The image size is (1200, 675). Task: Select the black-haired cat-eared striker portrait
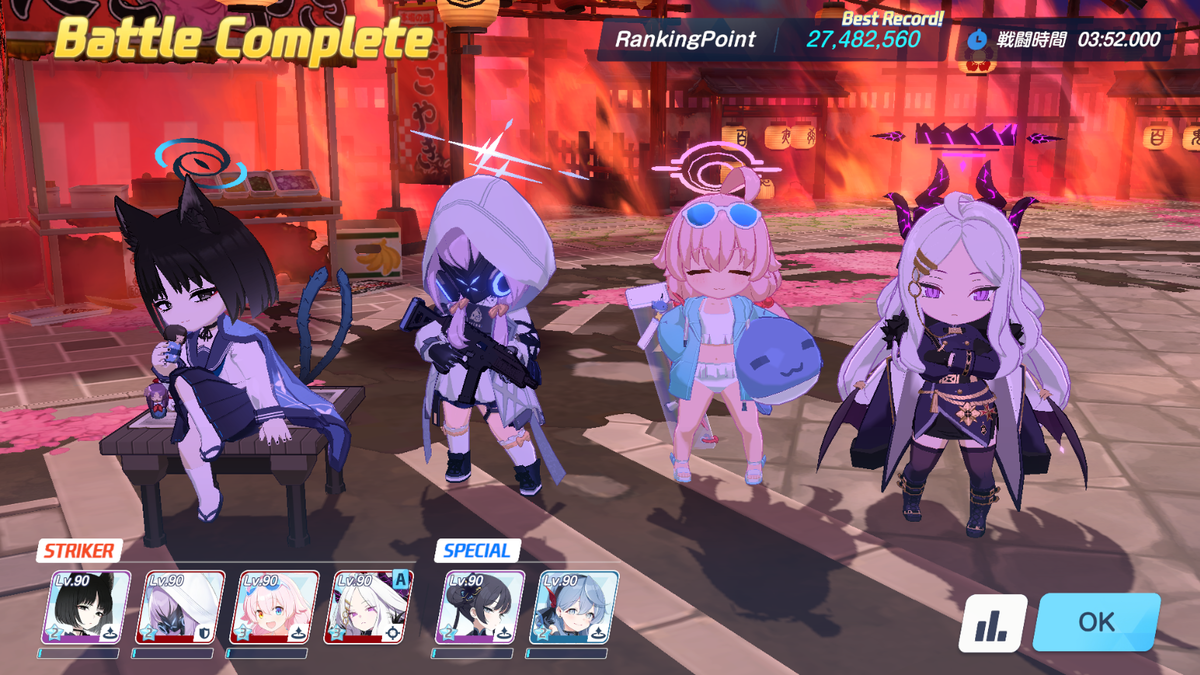point(91,607)
